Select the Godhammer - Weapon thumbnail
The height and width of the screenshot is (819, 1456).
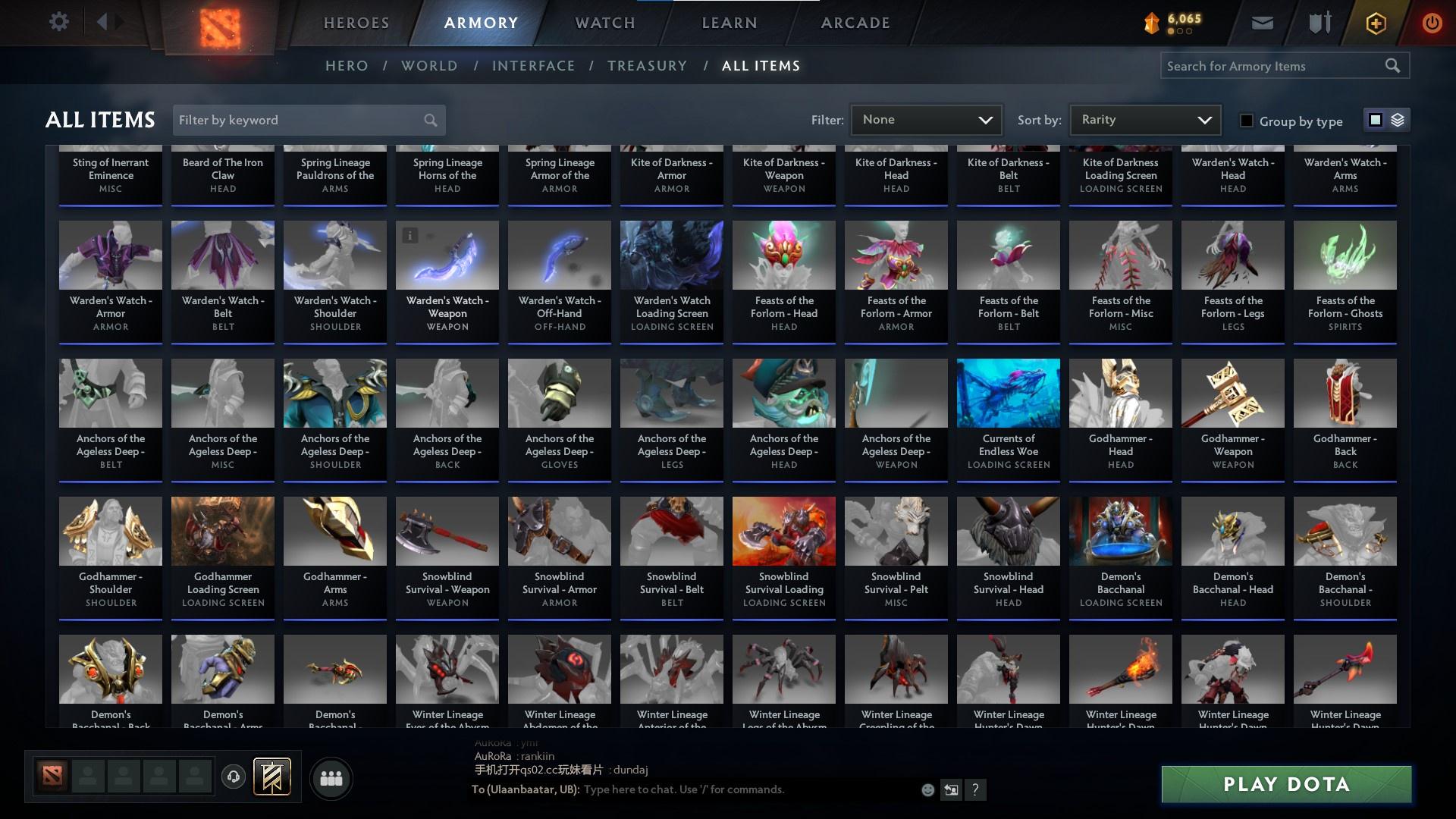1232,393
